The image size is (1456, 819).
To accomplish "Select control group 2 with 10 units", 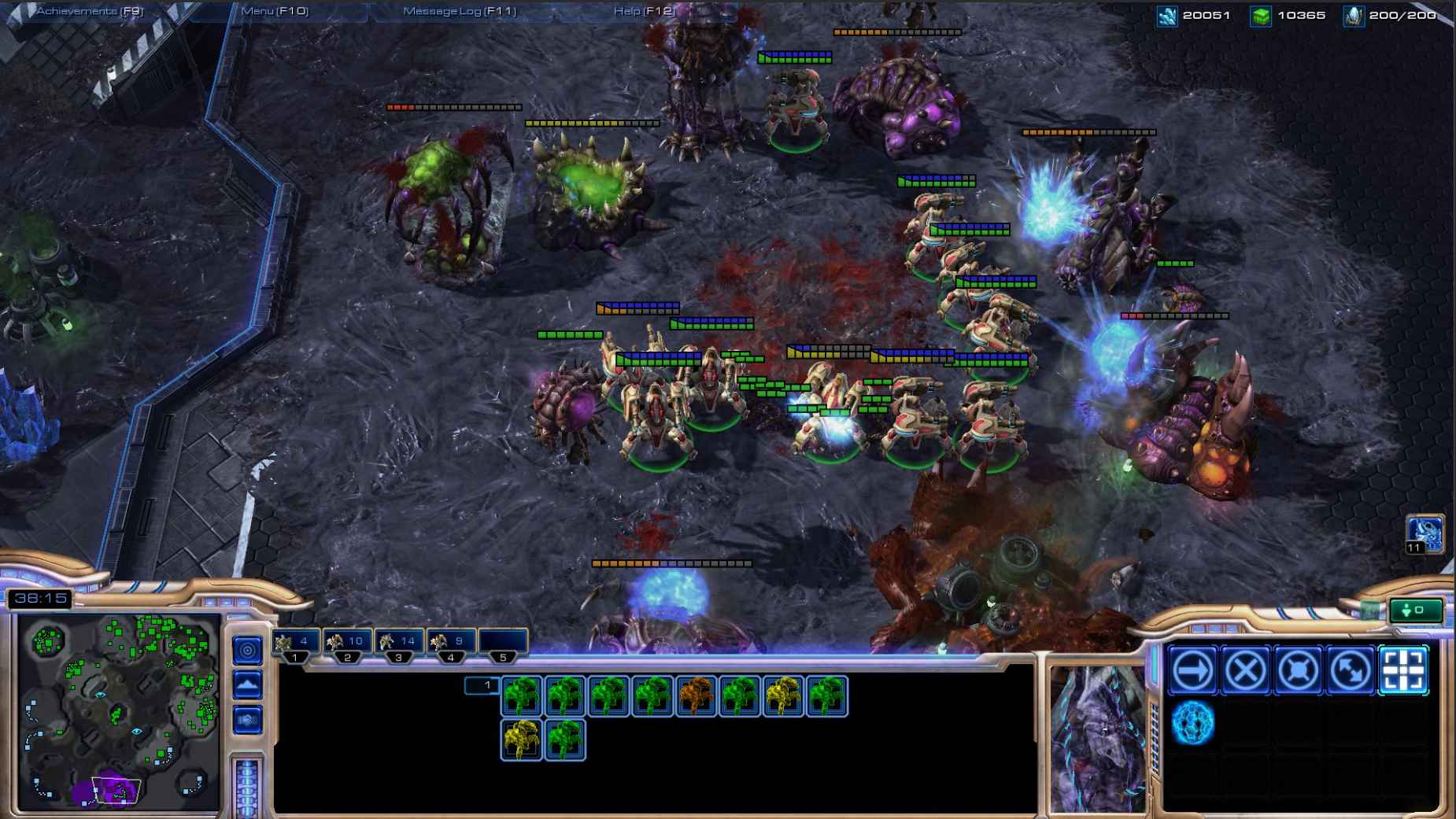I will [347, 643].
